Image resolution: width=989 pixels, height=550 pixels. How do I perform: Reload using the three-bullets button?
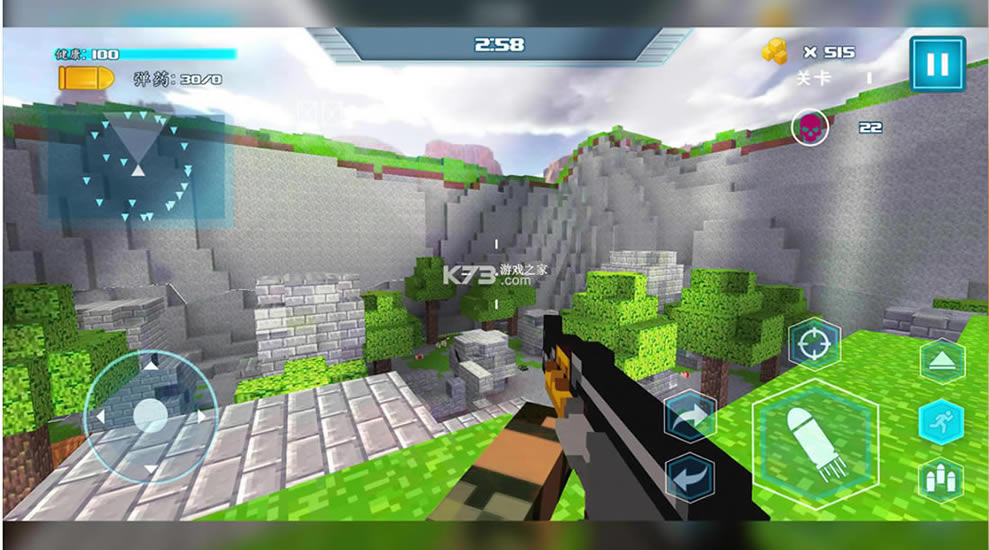pyautogui.click(x=941, y=479)
